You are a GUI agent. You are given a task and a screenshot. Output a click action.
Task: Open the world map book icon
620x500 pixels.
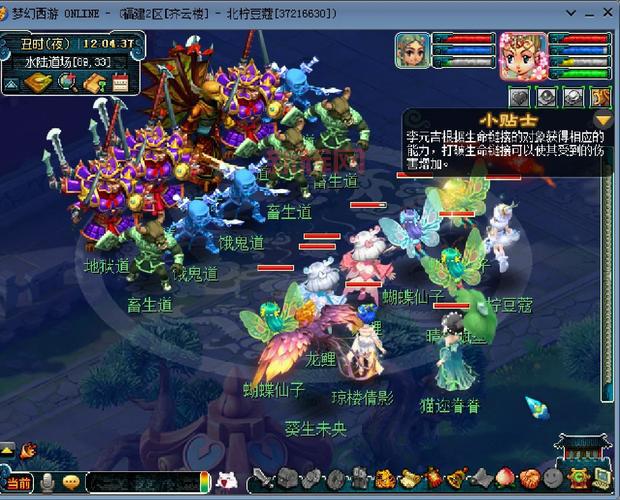click(38, 82)
